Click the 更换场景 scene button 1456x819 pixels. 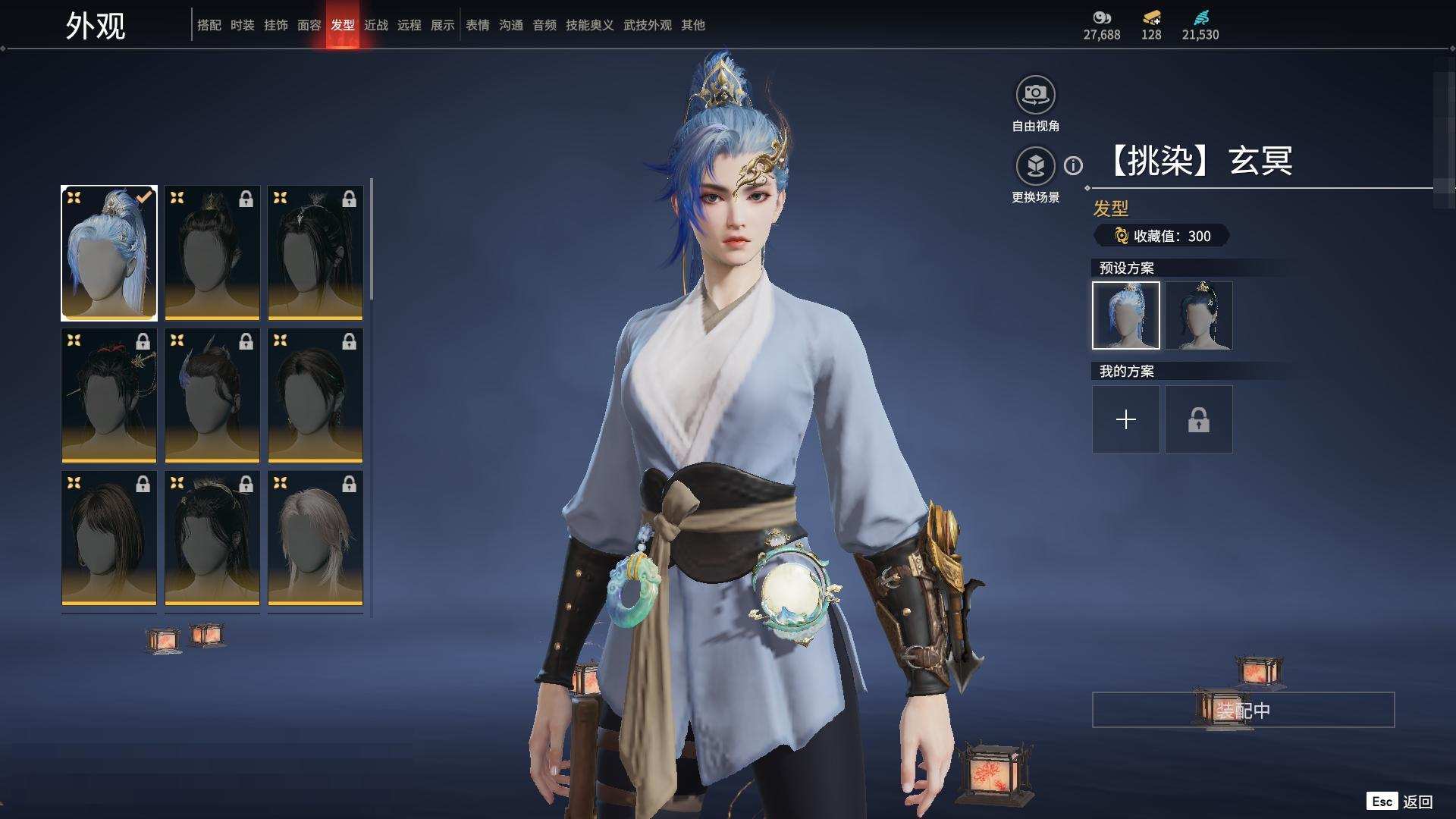click(x=1035, y=166)
